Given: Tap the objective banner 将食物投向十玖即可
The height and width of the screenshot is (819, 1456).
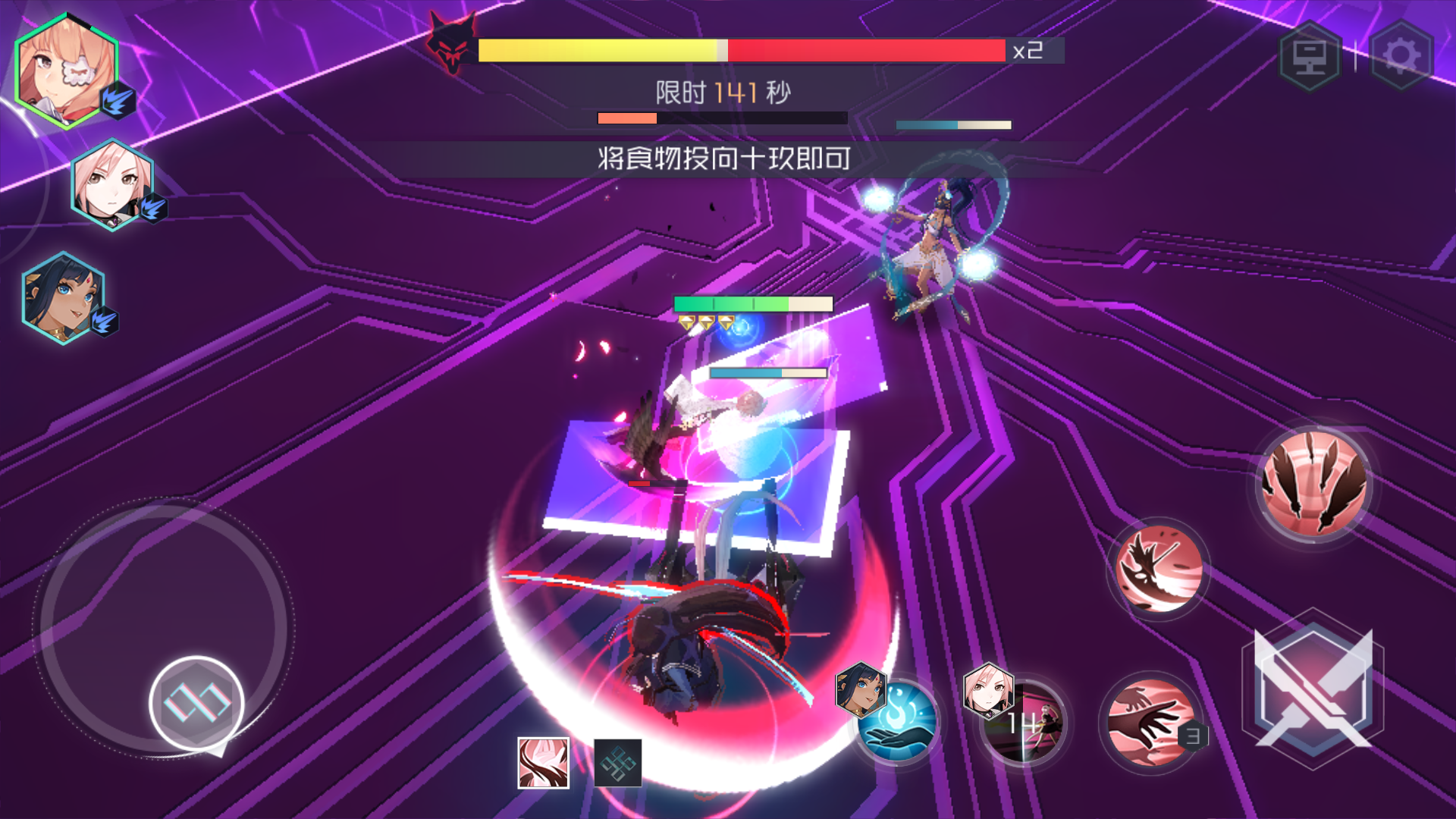Looking at the screenshot, I should pyautogui.click(x=724, y=159).
